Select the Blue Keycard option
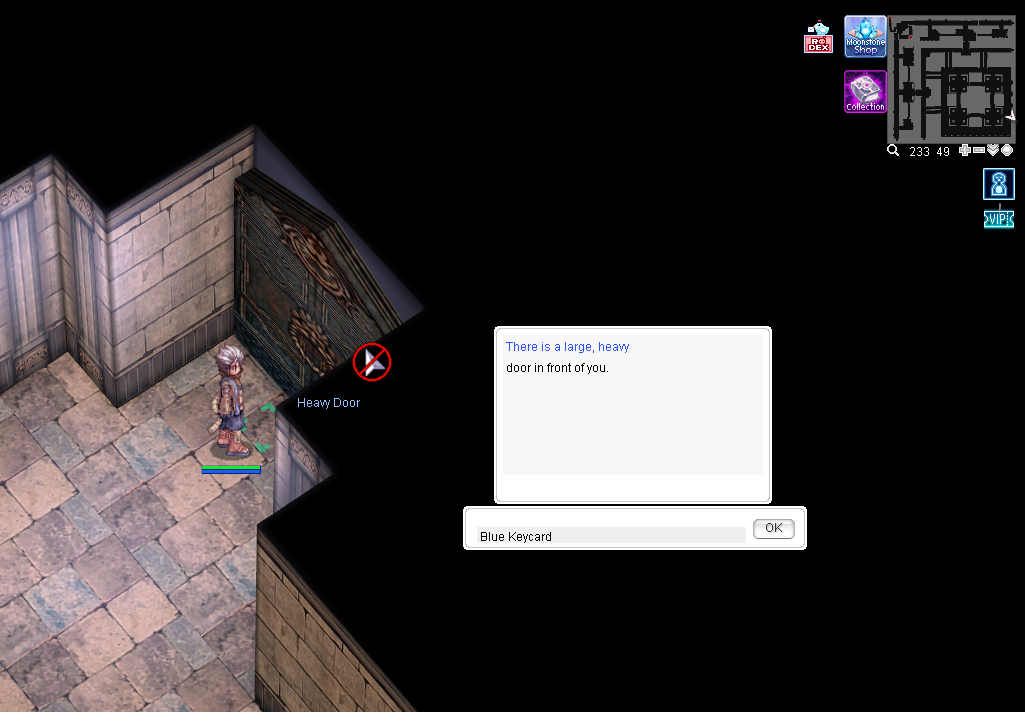 tap(611, 536)
